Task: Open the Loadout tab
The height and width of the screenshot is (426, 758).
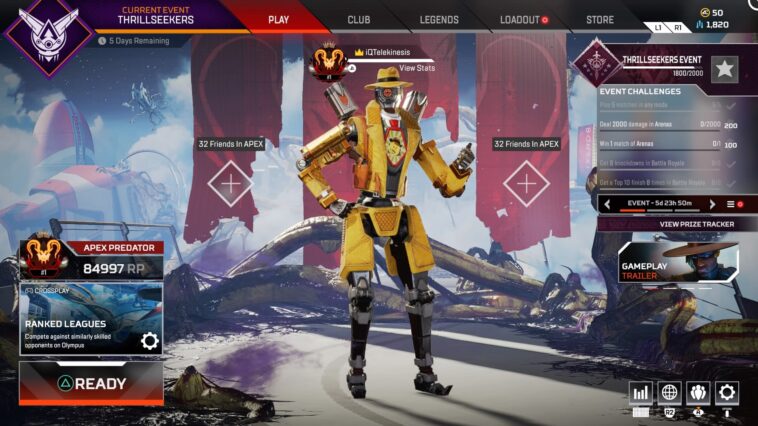Action: (523, 20)
